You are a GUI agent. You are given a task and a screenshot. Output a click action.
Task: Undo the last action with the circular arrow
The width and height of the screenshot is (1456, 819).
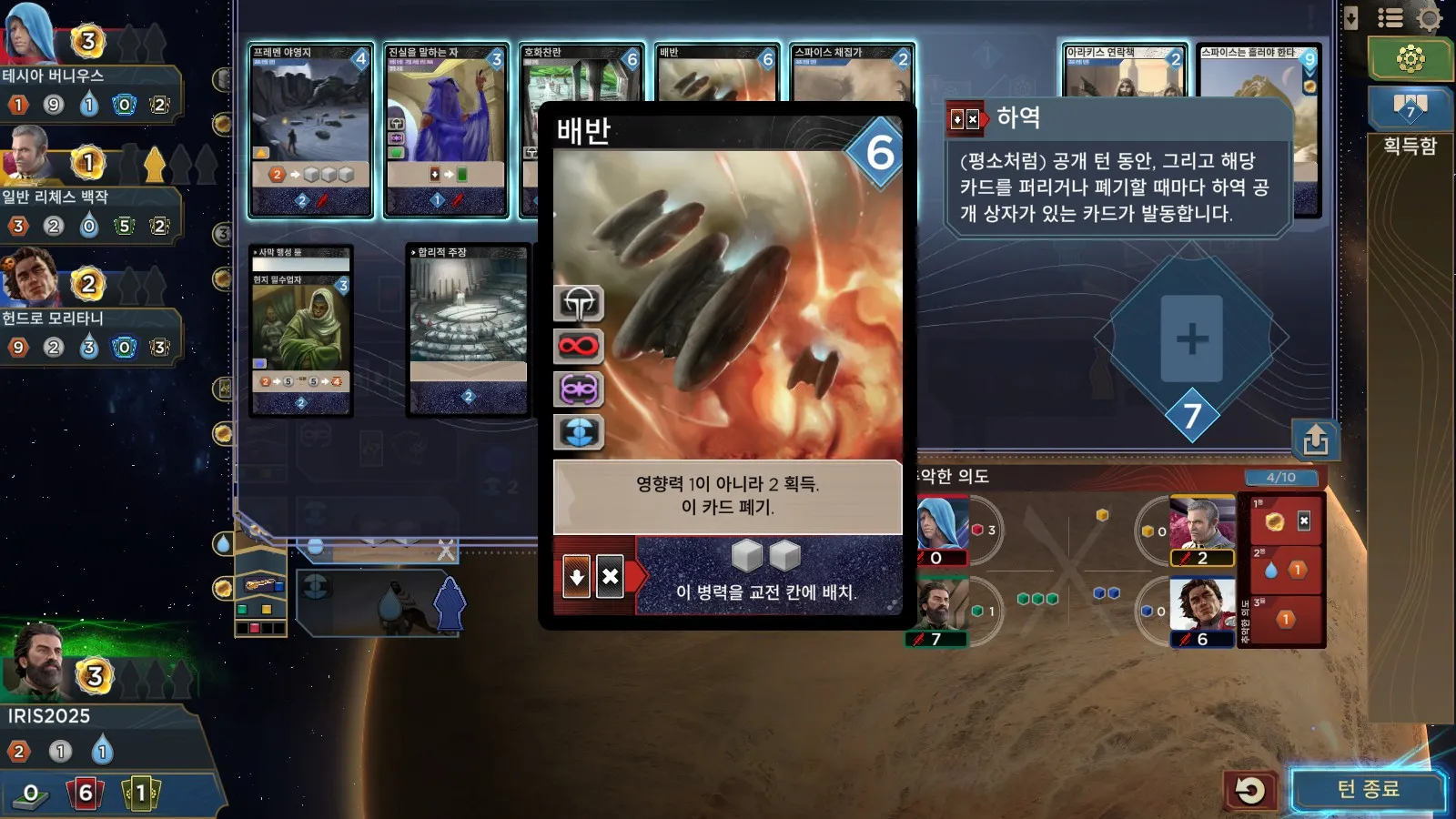1249,790
